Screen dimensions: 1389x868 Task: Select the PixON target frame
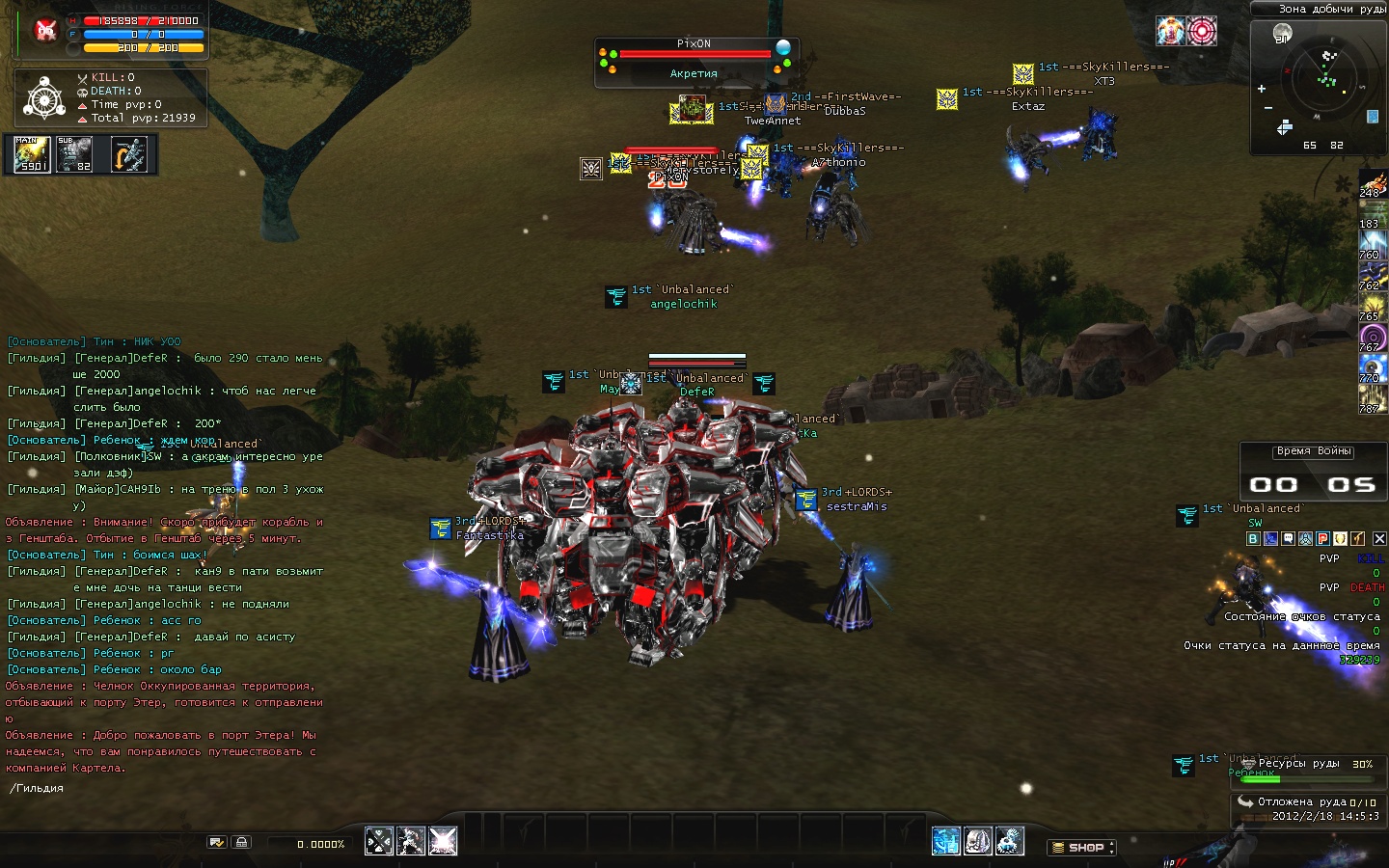(x=694, y=60)
